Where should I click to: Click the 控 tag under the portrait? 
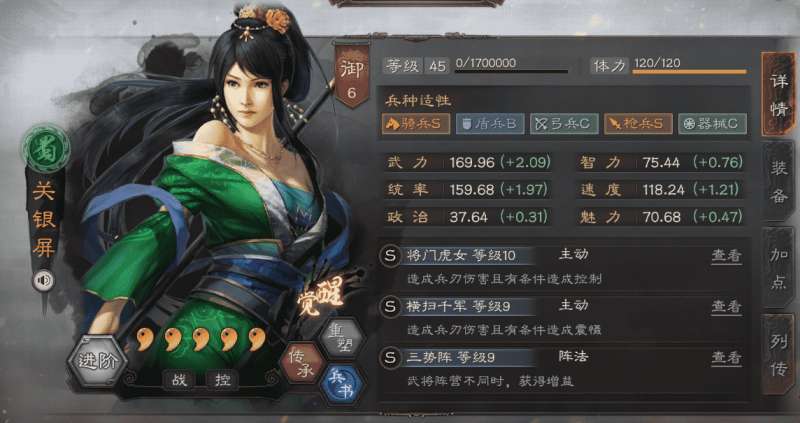click(x=221, y=380)
